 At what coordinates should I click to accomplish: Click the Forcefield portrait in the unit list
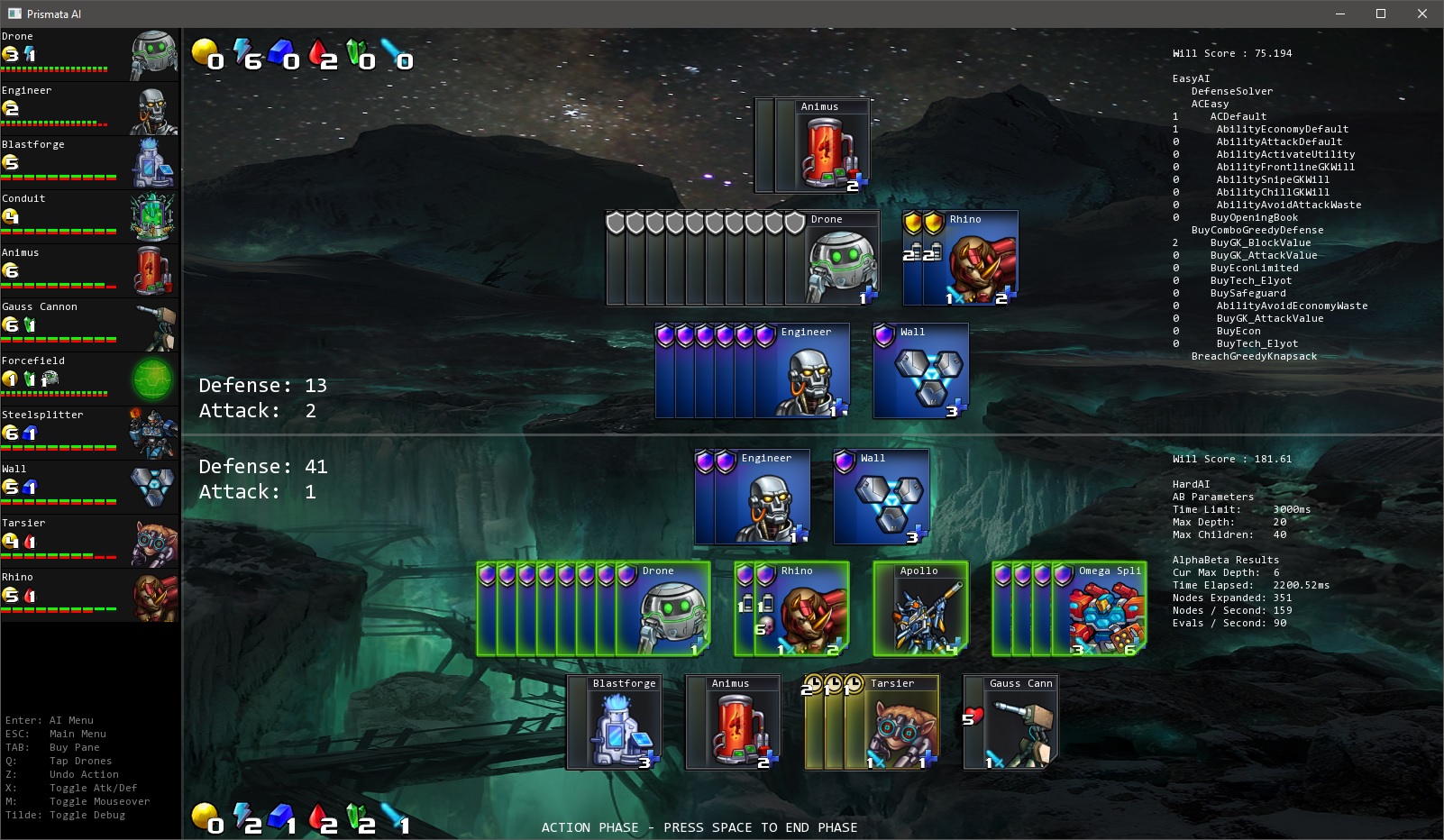(153, 379)
